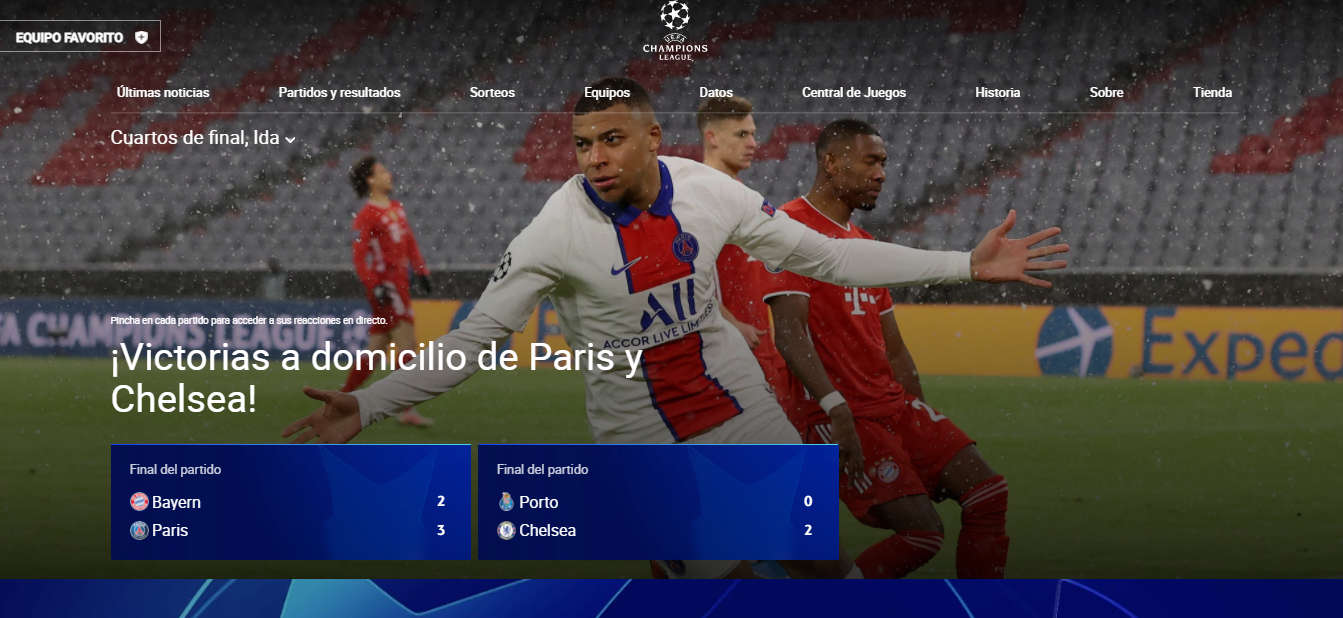Show the Datos page
The width and height of the screenshot is (1343, 618).
(716, 93)
